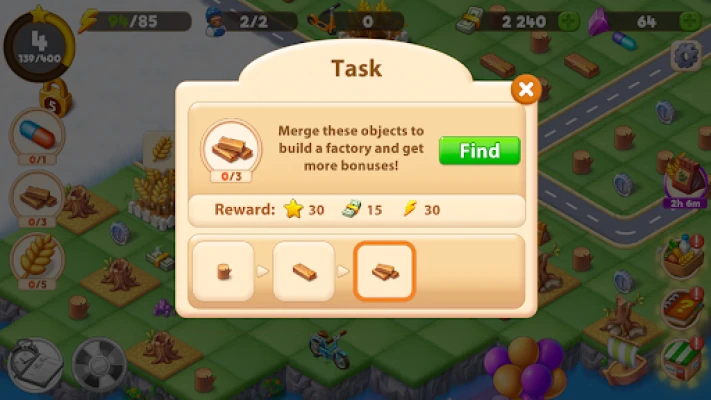The image size is (711, 400).
Task: Open the orange book icon
Action: 684,306
